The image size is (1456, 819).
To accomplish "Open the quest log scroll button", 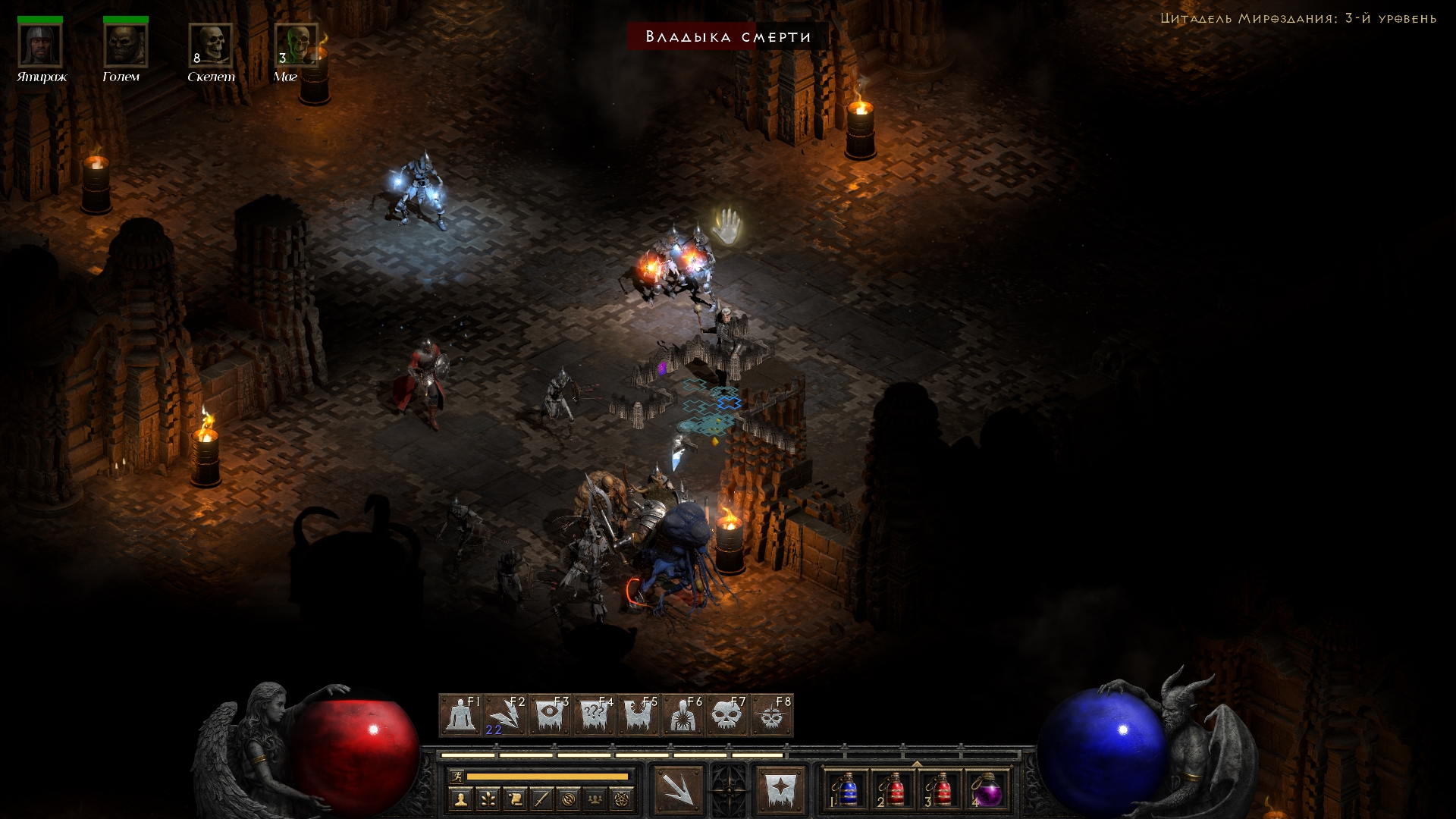I will 515,799.
